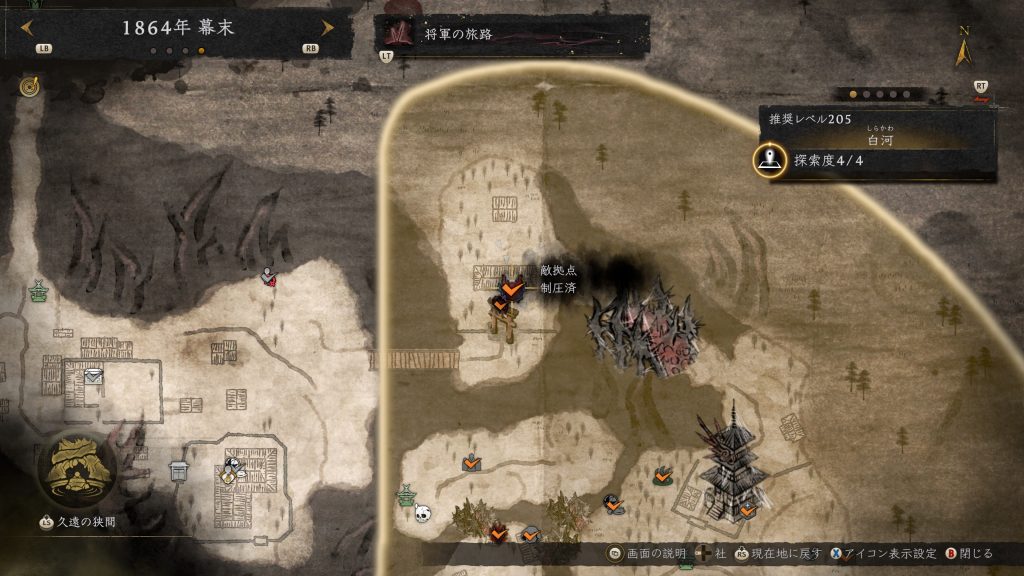Switch to the next era with right arrow
1024x576 pixels.
pos(327,28)
